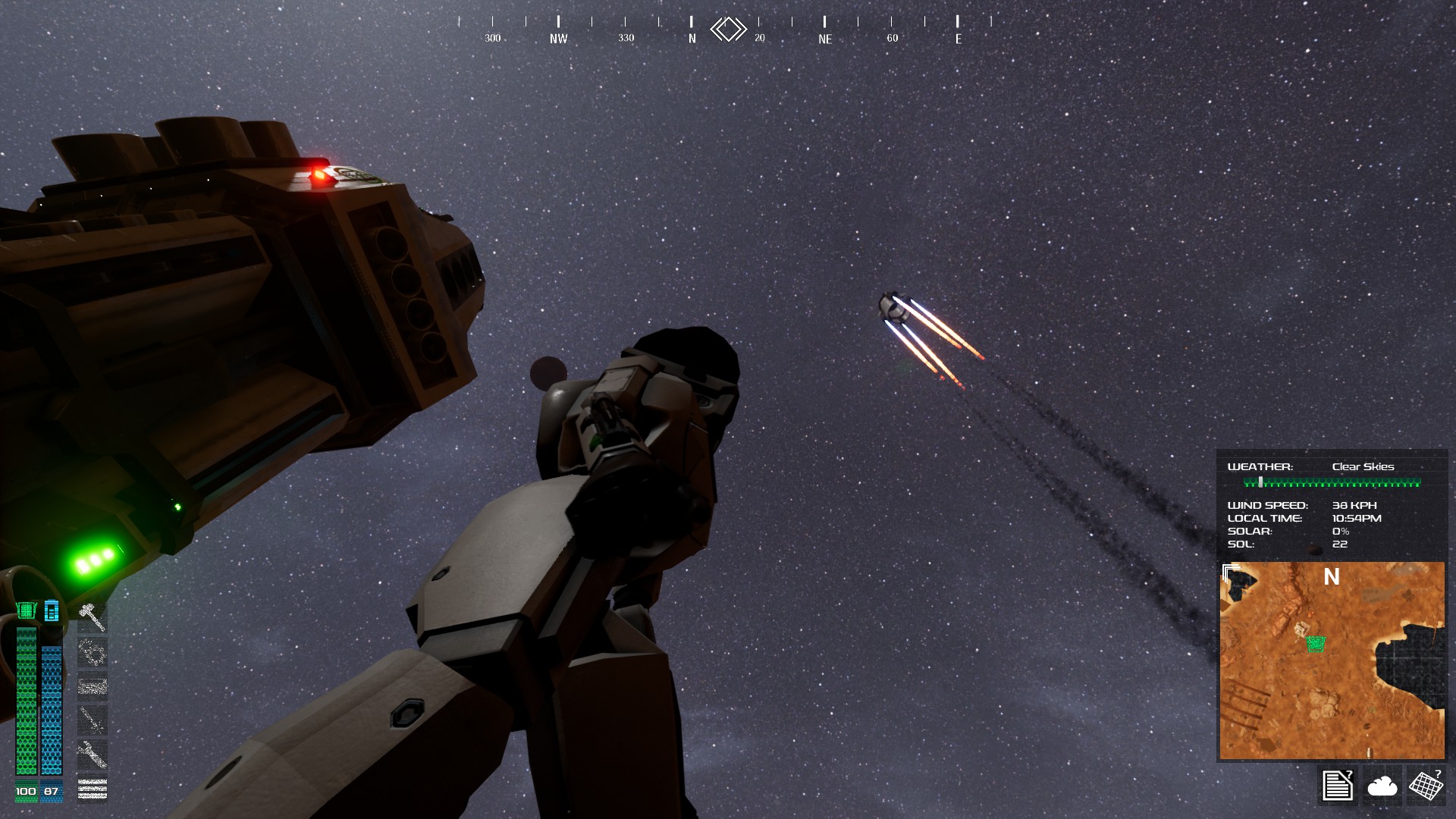Open the map grid help icon
The image size is (1456, 819).
(1426, 785)
